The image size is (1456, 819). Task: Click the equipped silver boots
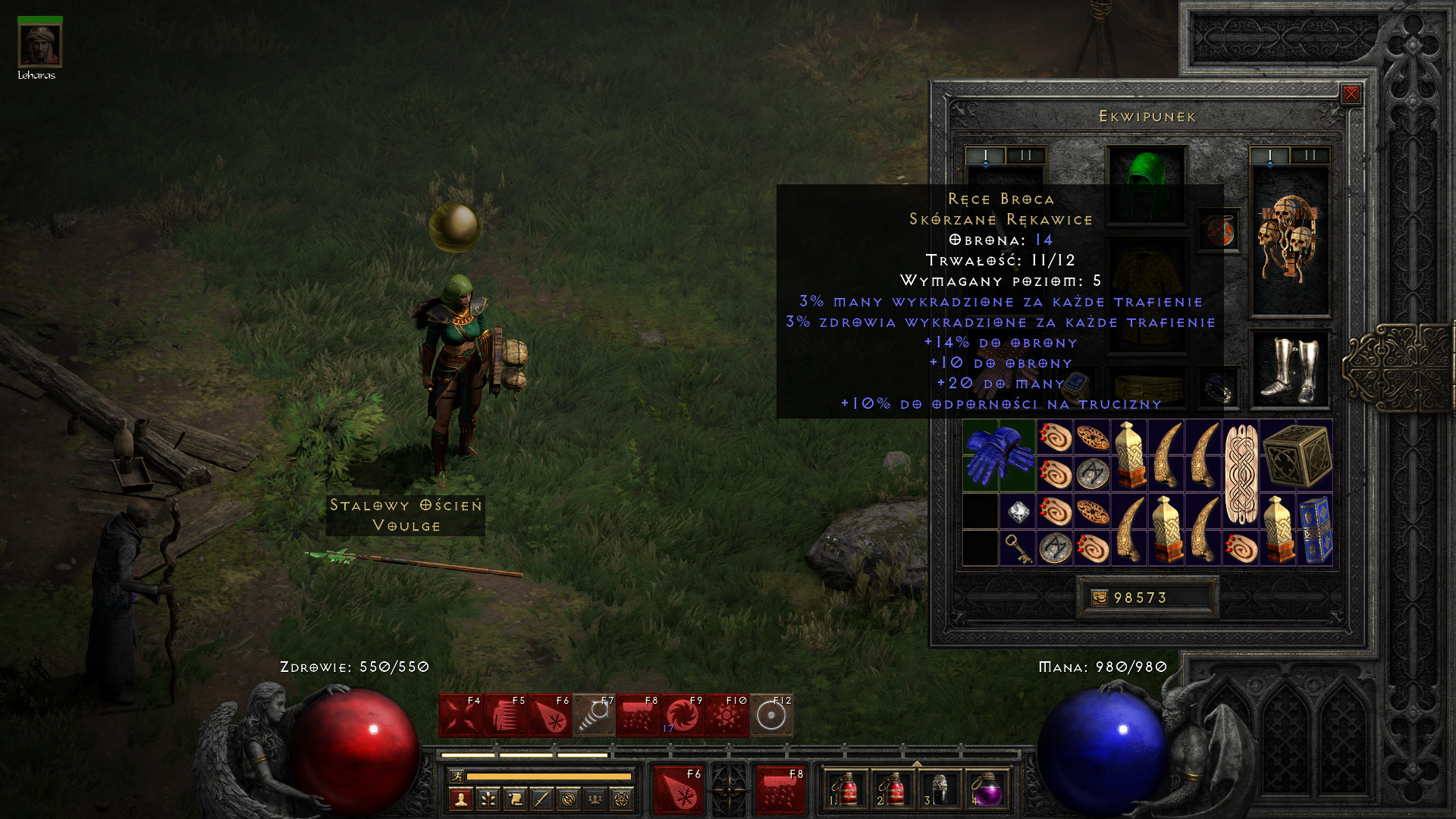(x=1288, y=369)
